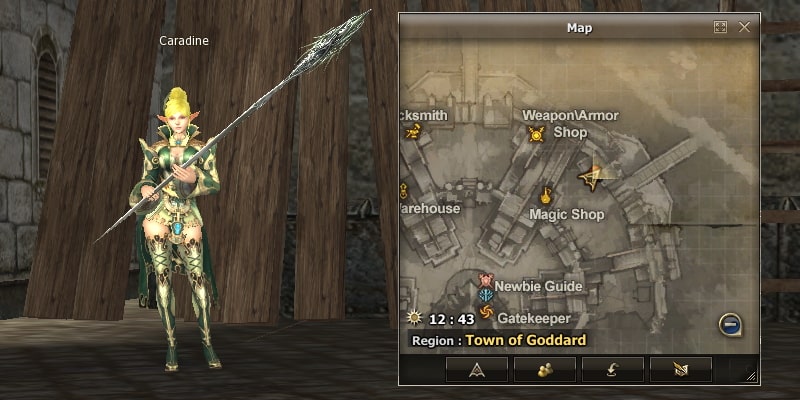
Task: Close the Map window
Action: pyautogui.click(x=744, y=28)
